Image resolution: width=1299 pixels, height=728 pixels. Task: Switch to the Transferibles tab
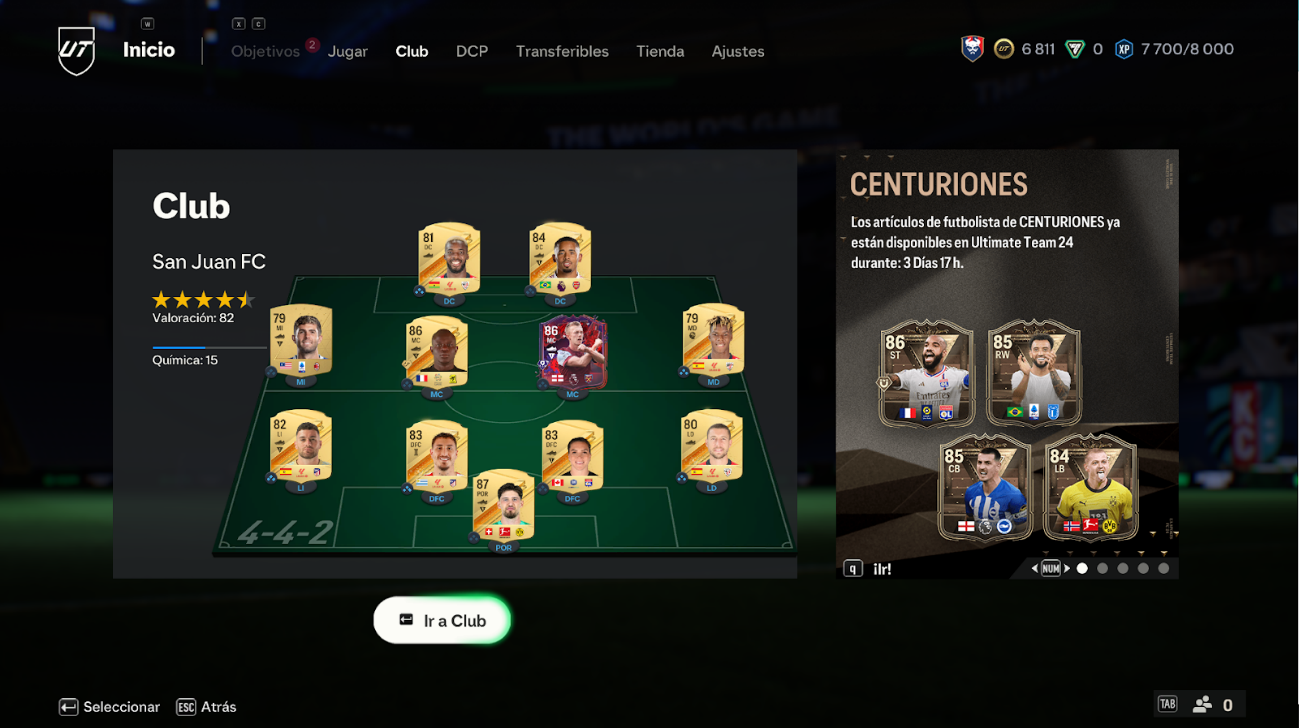(562, 51)
